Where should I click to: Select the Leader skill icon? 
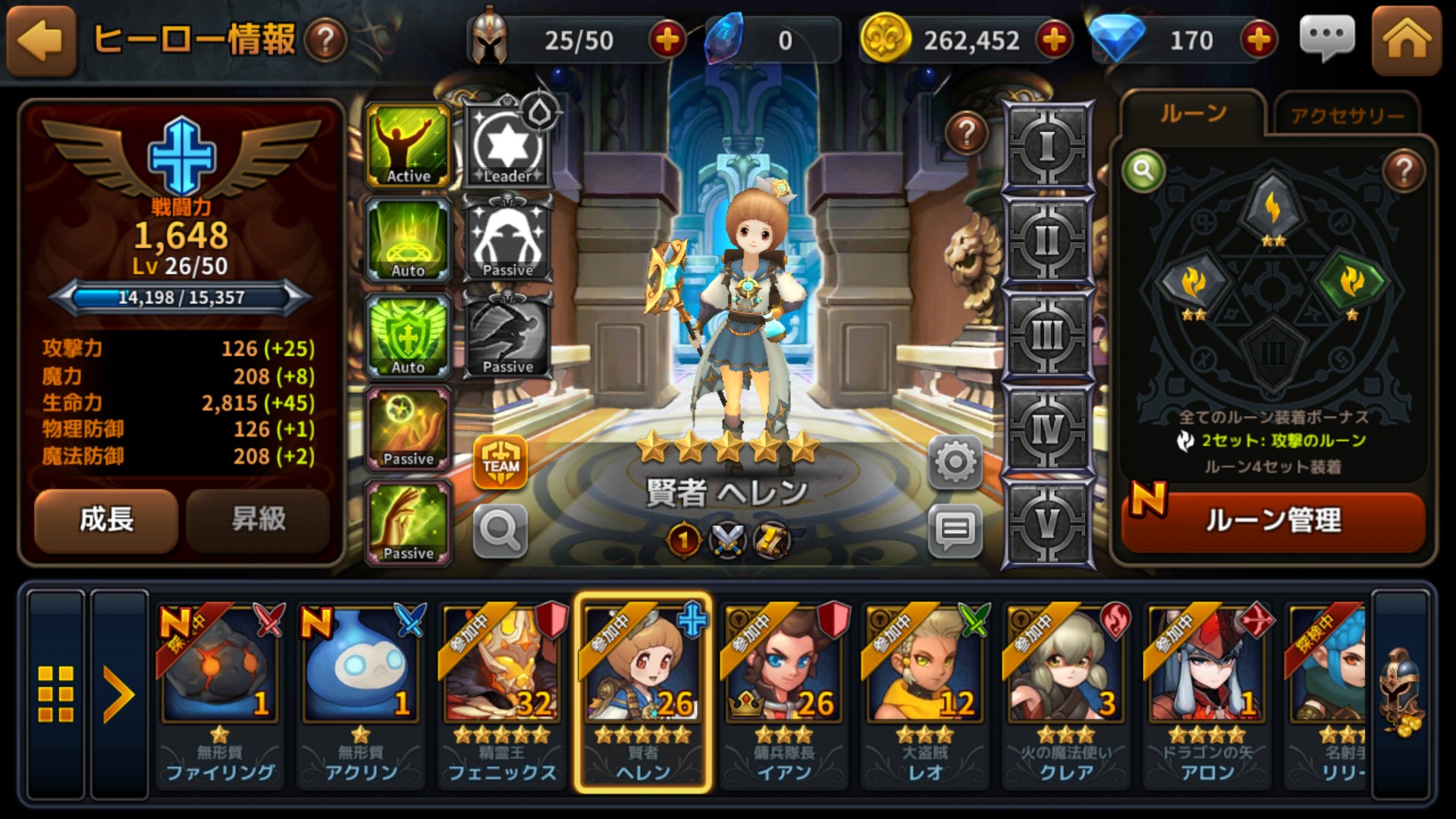point(507,146)
